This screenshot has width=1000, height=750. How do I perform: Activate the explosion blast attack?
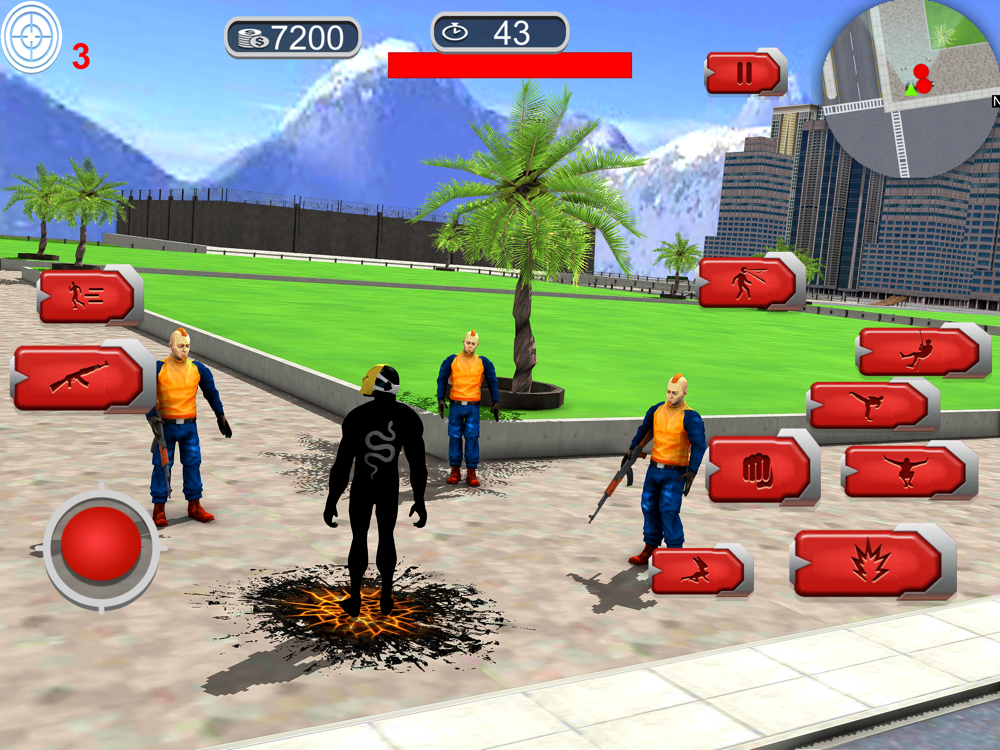(x=872, y=563)
